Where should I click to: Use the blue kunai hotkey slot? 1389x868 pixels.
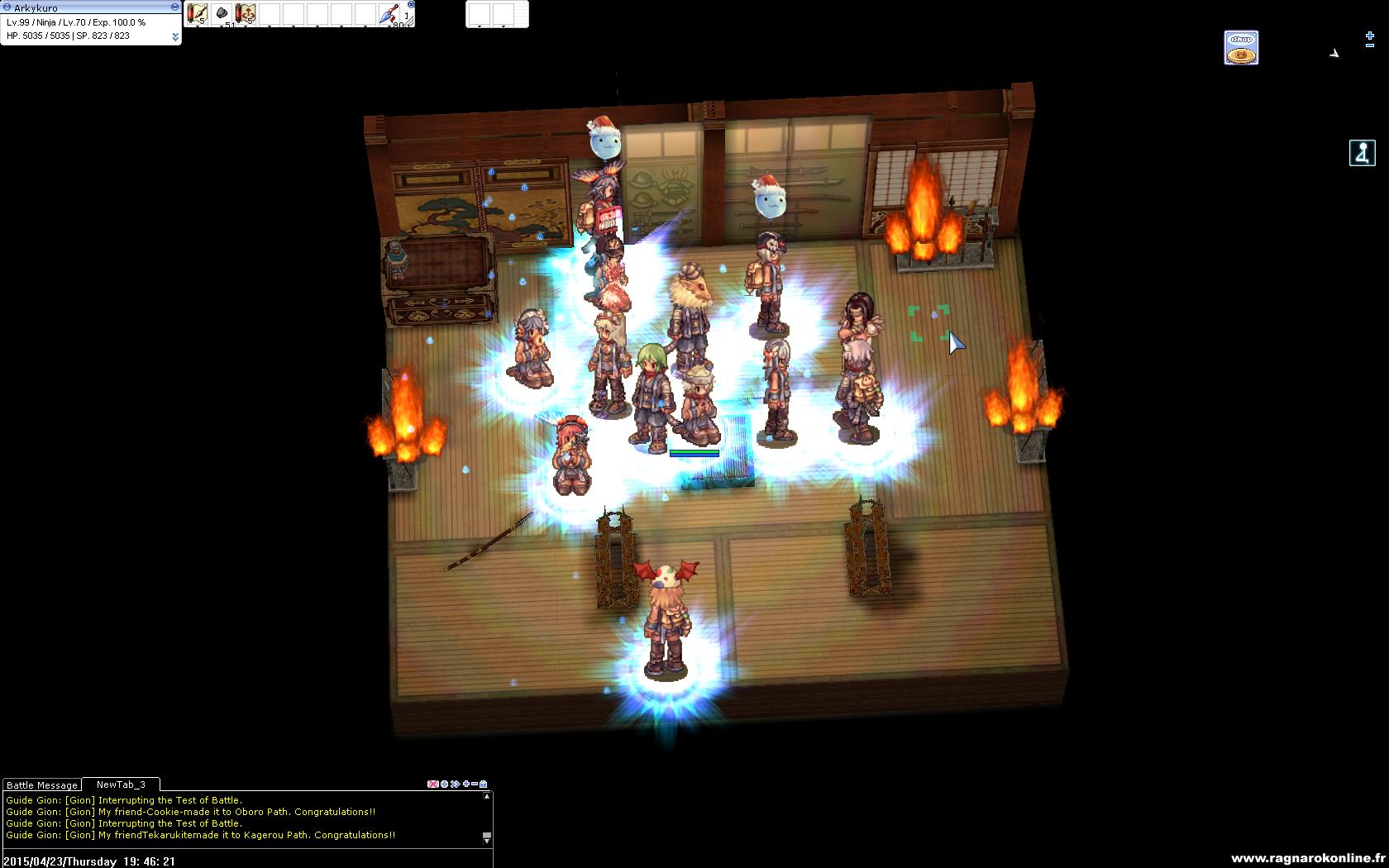click(x=389, y=14)
